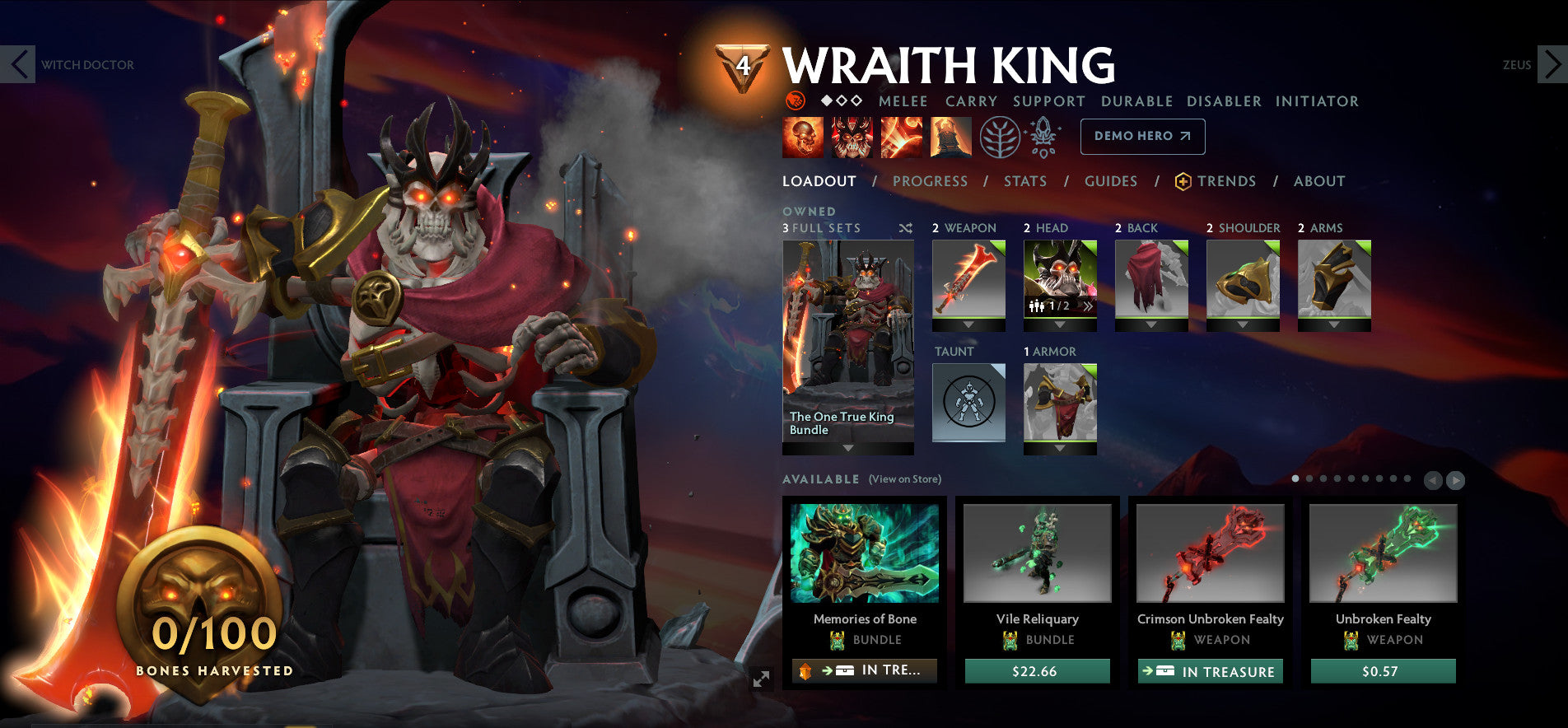The width and height of the screenshot is (1568, 728).
Task: Switch to the STATS tab
Action: pyautogui.click(x=1024, y=182)
